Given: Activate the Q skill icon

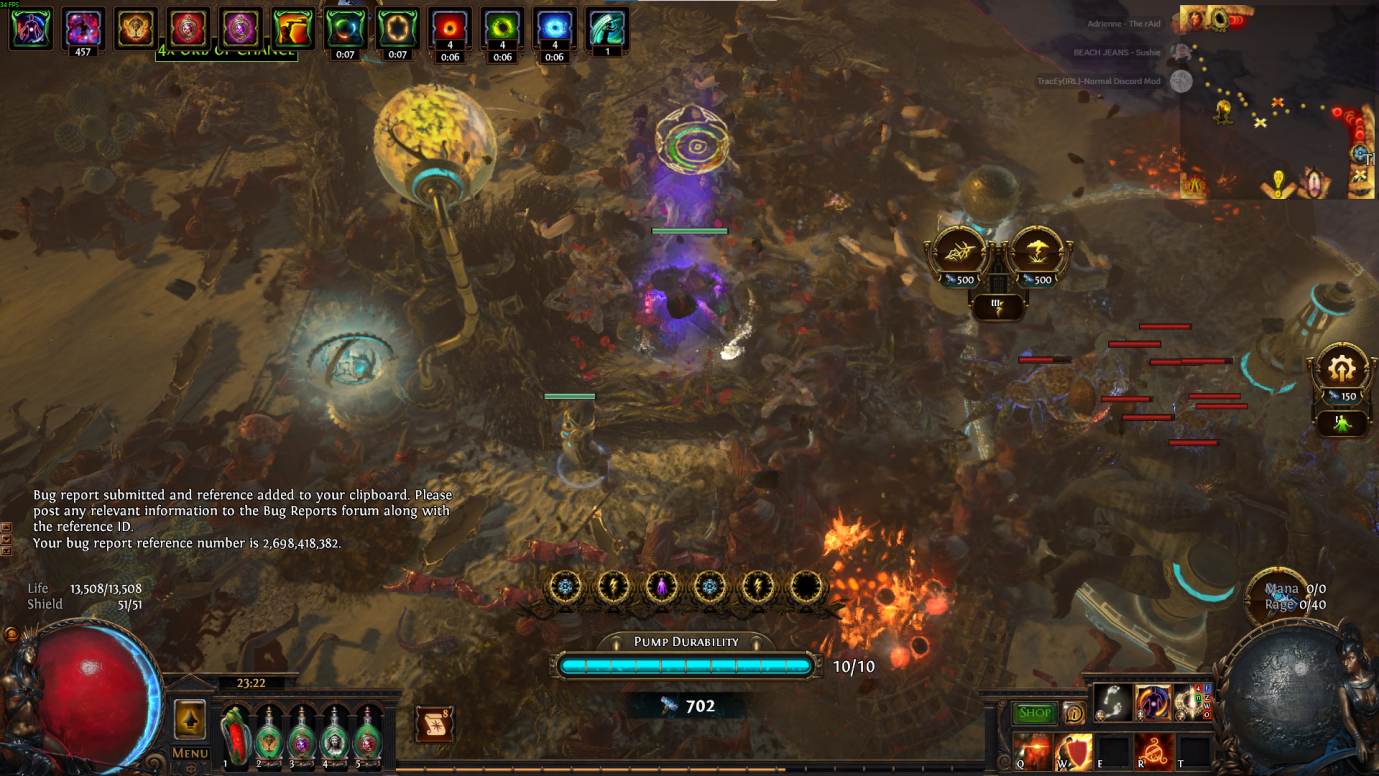Looking at the screenshot, I should click(1033, 751).
